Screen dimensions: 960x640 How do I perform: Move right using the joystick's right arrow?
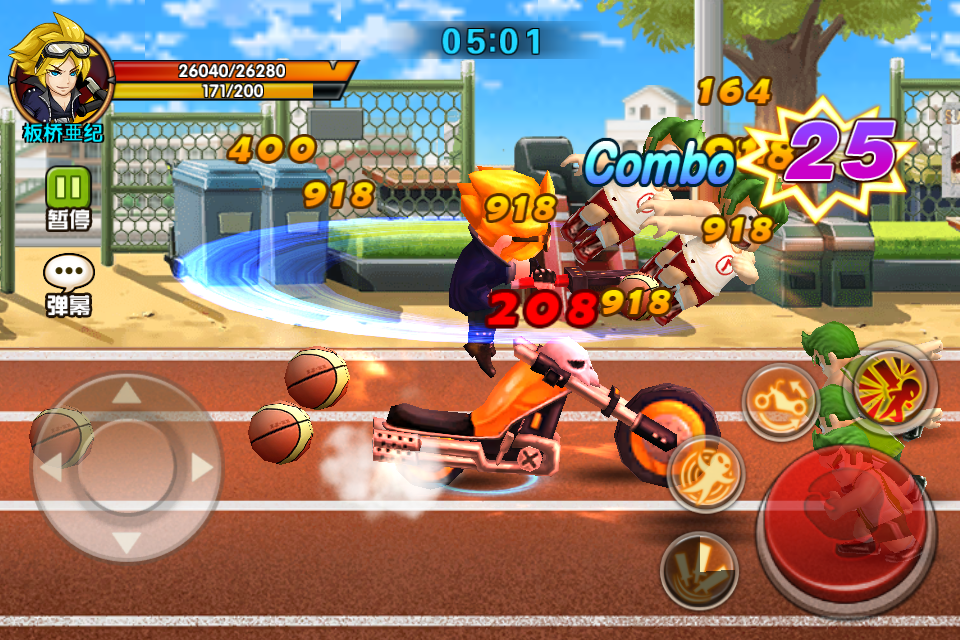click(x=203, y=467)
